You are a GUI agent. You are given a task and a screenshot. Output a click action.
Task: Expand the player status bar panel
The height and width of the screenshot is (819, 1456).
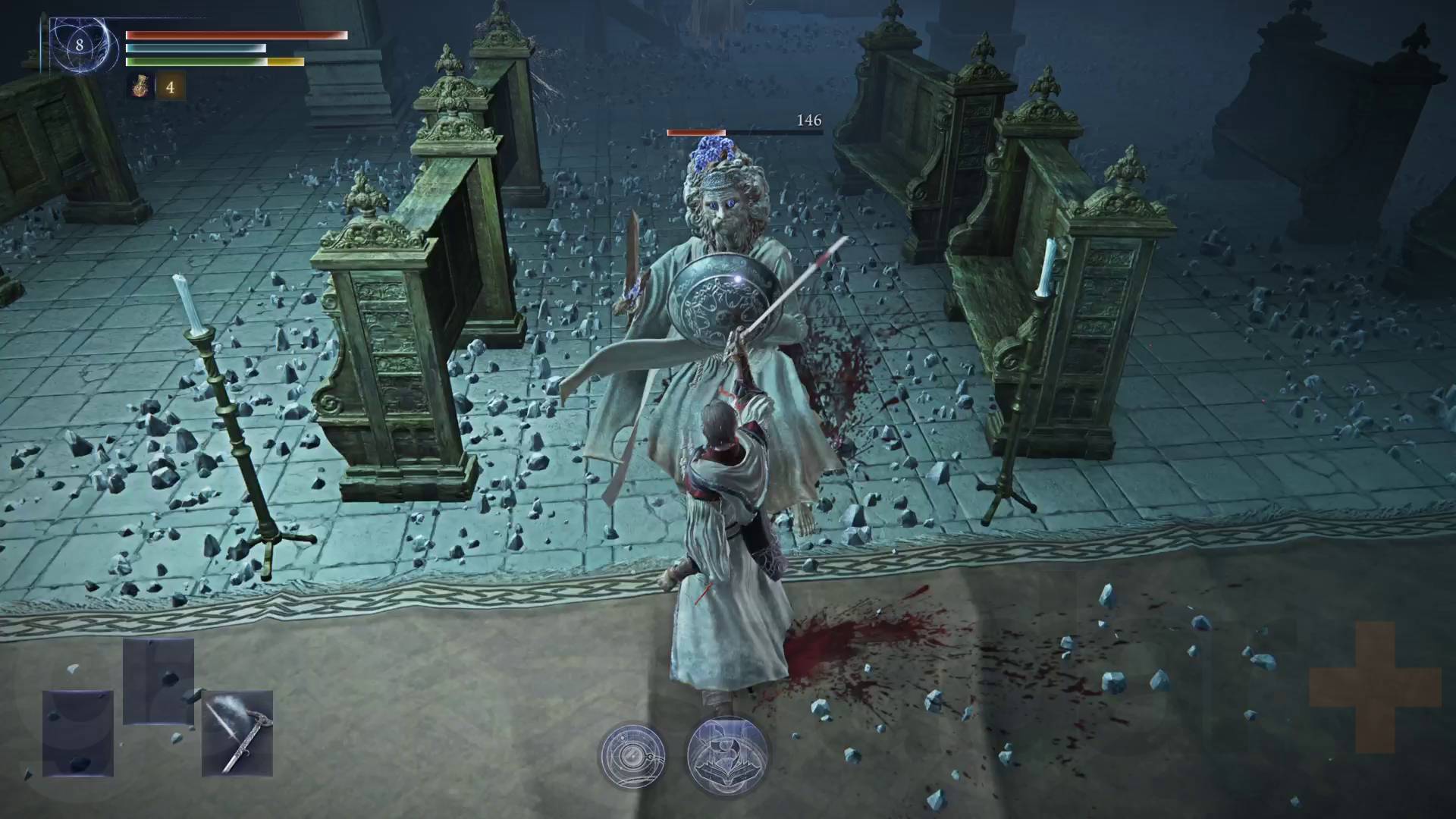pyautogui.click(x=227, y=49)
